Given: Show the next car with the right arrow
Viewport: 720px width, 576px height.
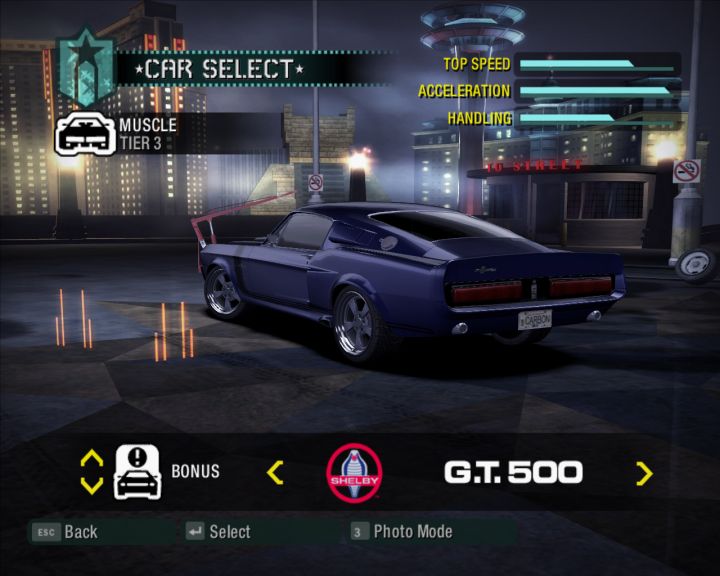Looking at the screenshot, I should [x=644, y=473].
